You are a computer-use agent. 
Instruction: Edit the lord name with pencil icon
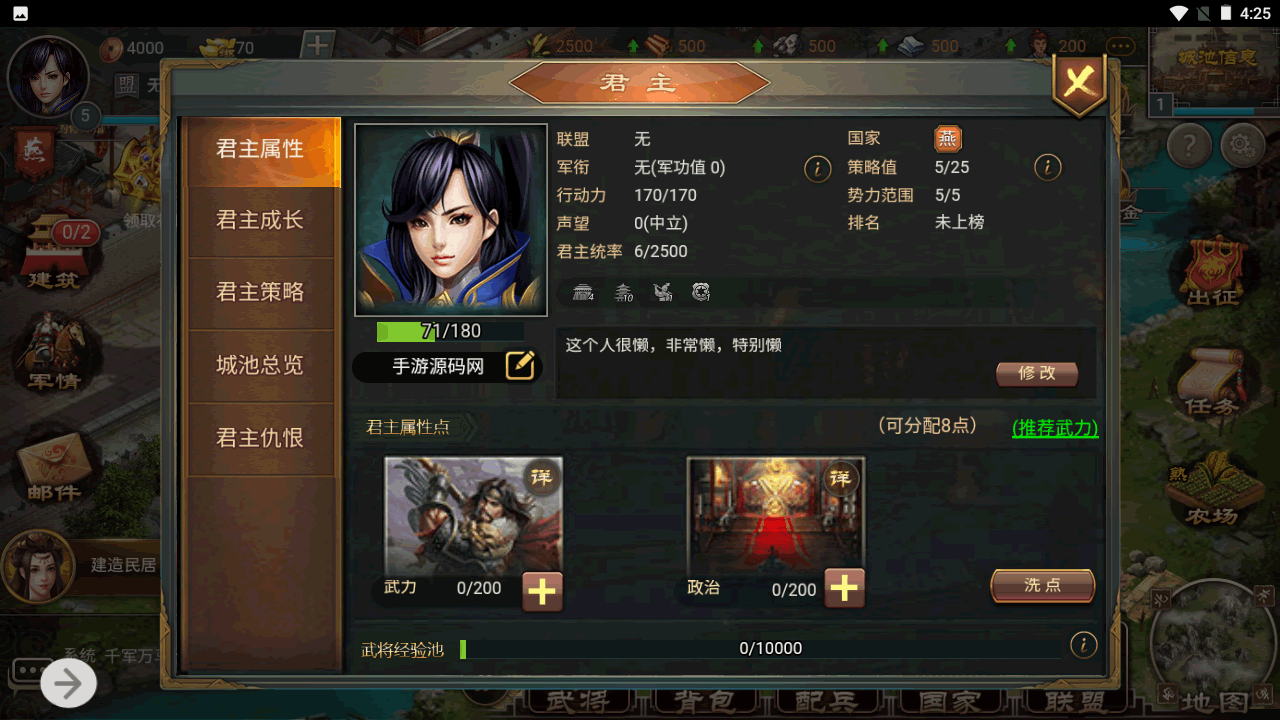pos(520,366)
